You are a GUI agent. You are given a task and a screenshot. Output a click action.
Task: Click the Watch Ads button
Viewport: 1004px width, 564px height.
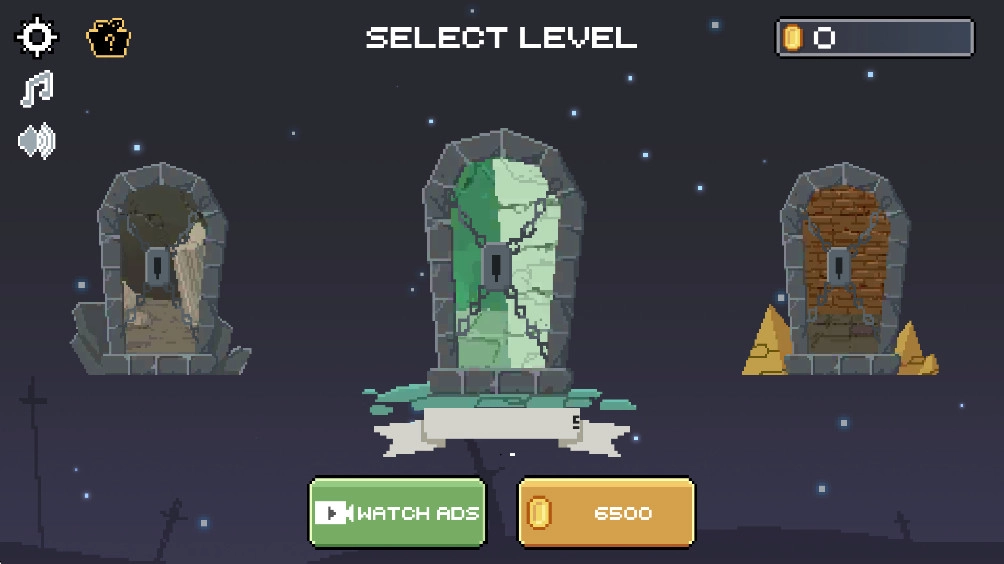click(397, 513)
